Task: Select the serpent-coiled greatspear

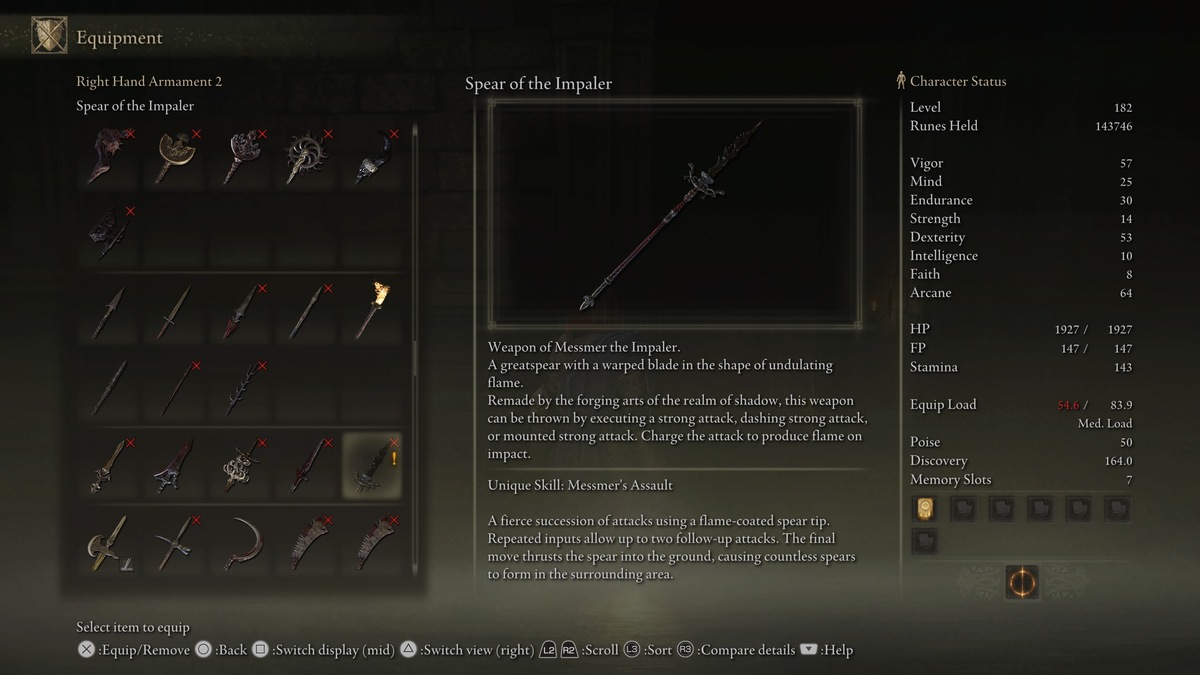Action: pyautogui.click(x=239, y=465)
